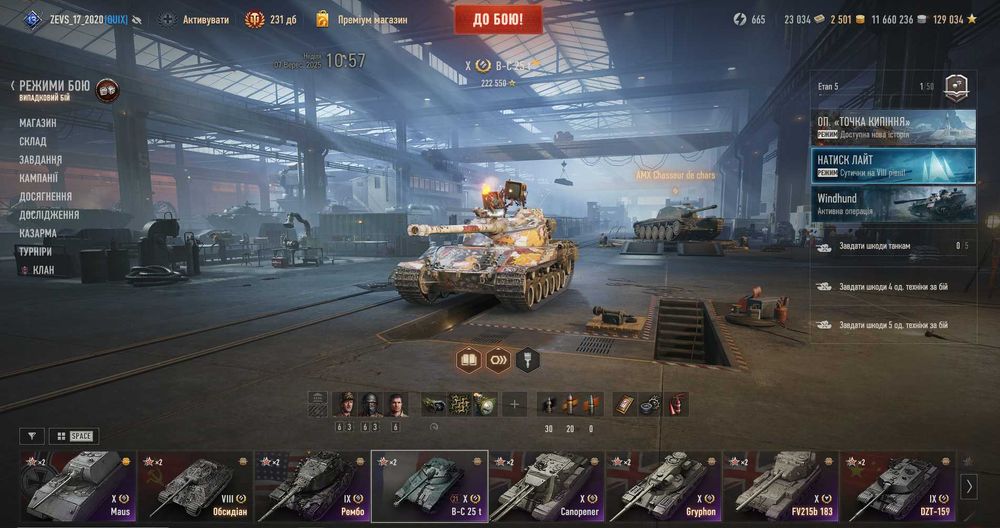
Task: Open the Windhund operation banner
Action: coord(894,204)
